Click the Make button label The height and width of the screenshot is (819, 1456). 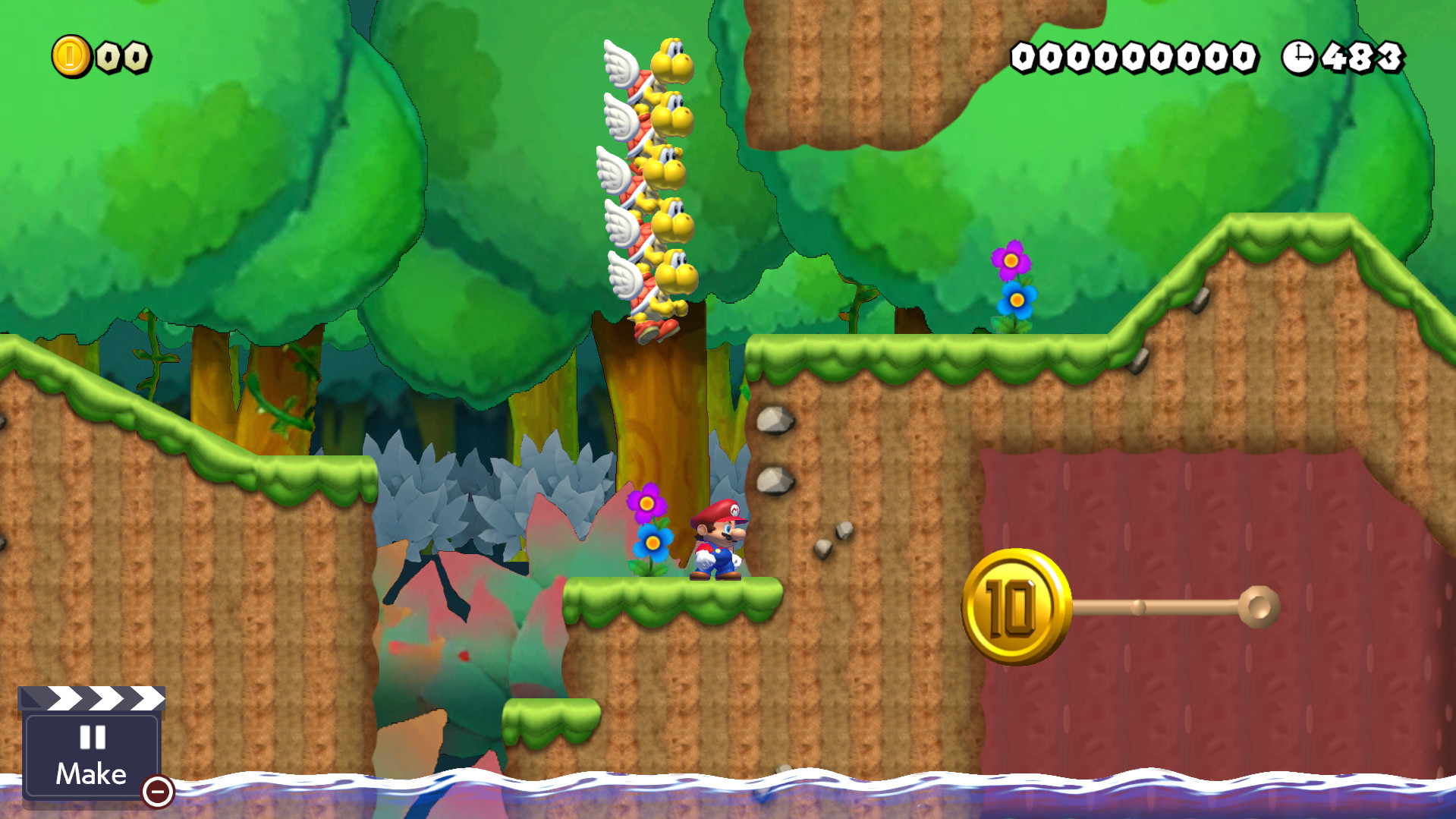[90, 773]
